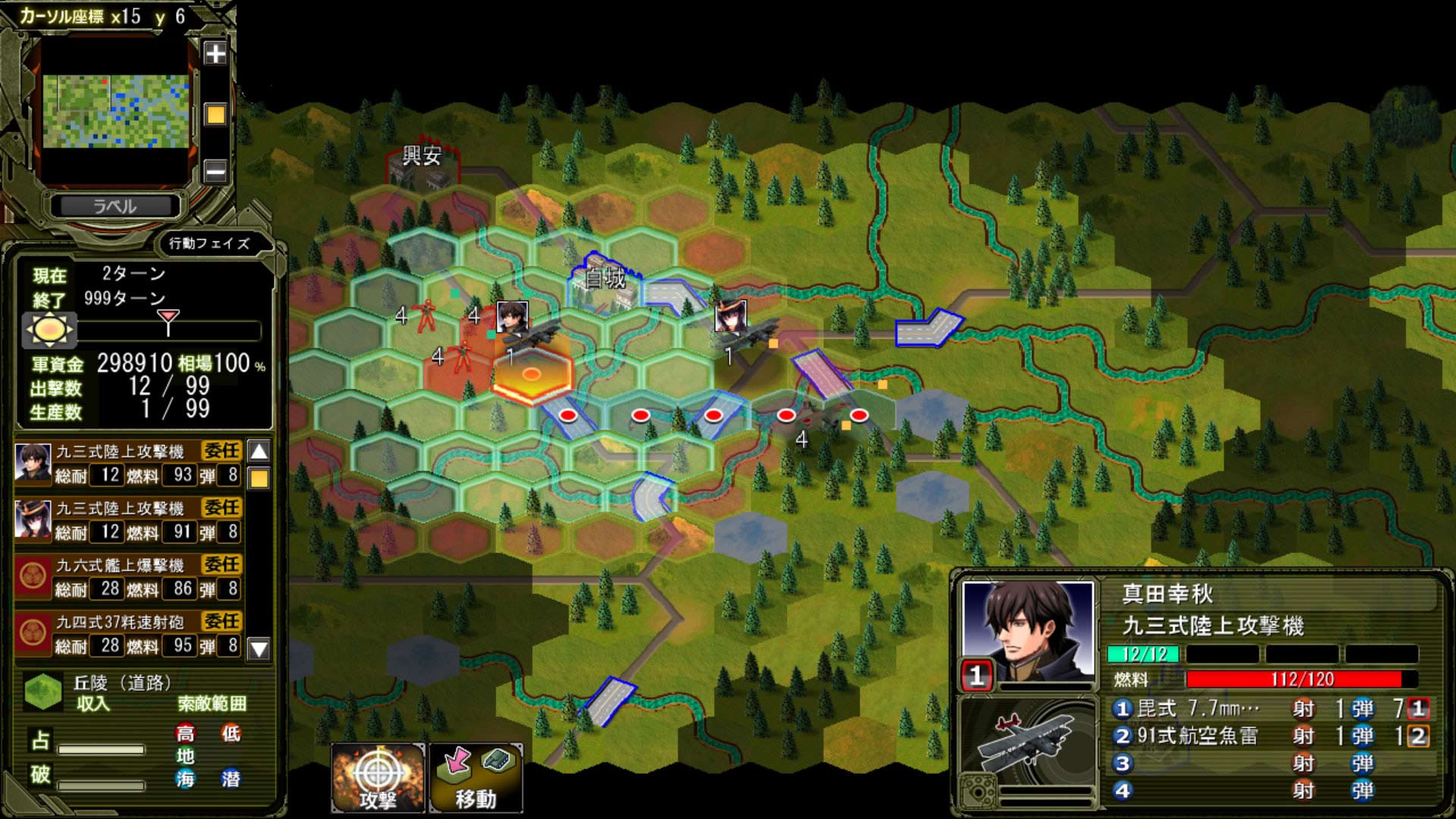1456x819 pixels.
Task: Select the 行動フェイズ panel tab
Action: pos(210,244)
